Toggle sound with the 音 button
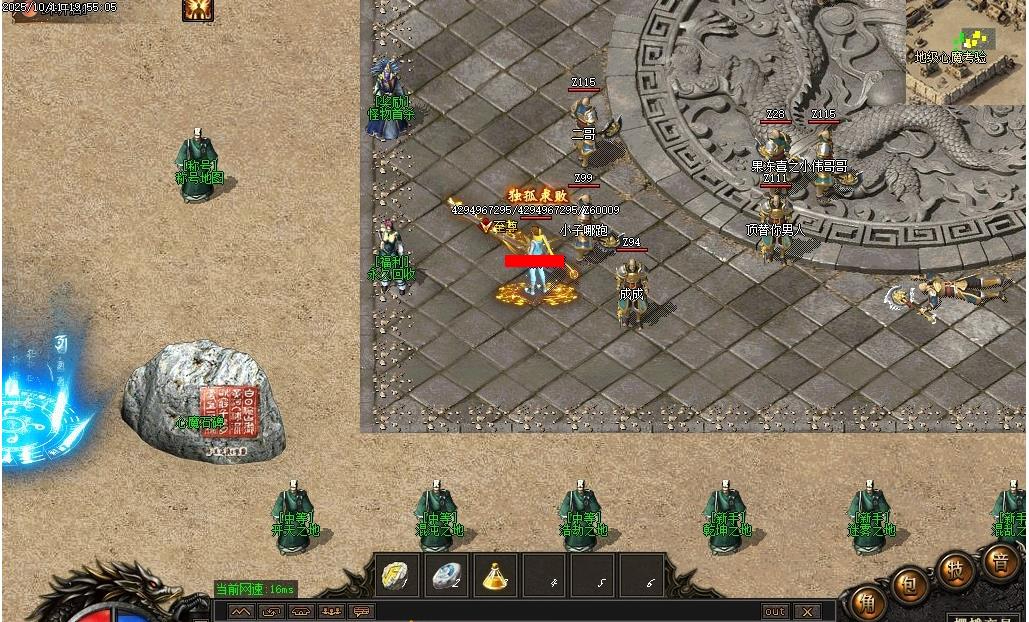This screenshot has width=1029, height=622. coord(999,561)
